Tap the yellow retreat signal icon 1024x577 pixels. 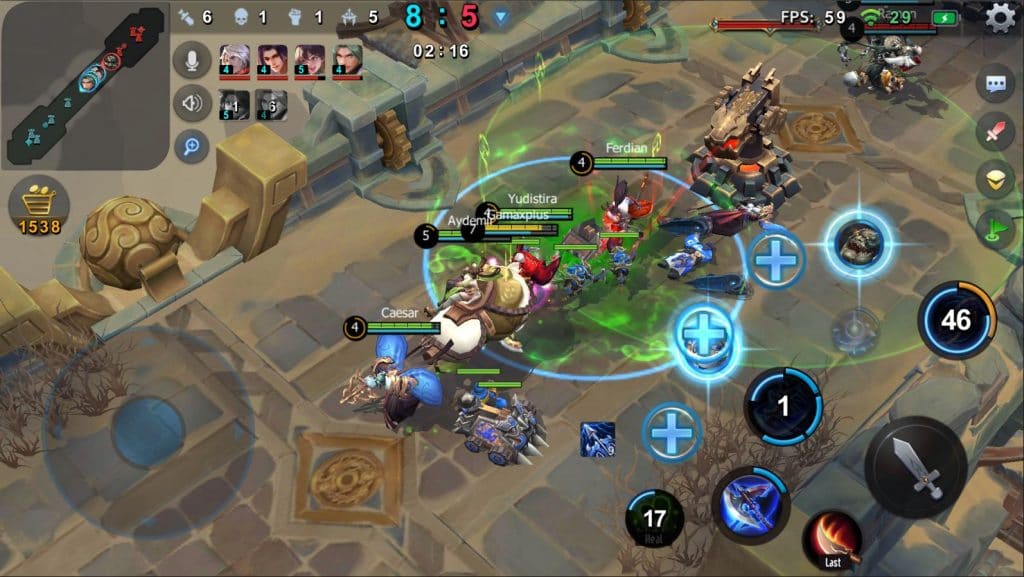(x=995, y=179)
